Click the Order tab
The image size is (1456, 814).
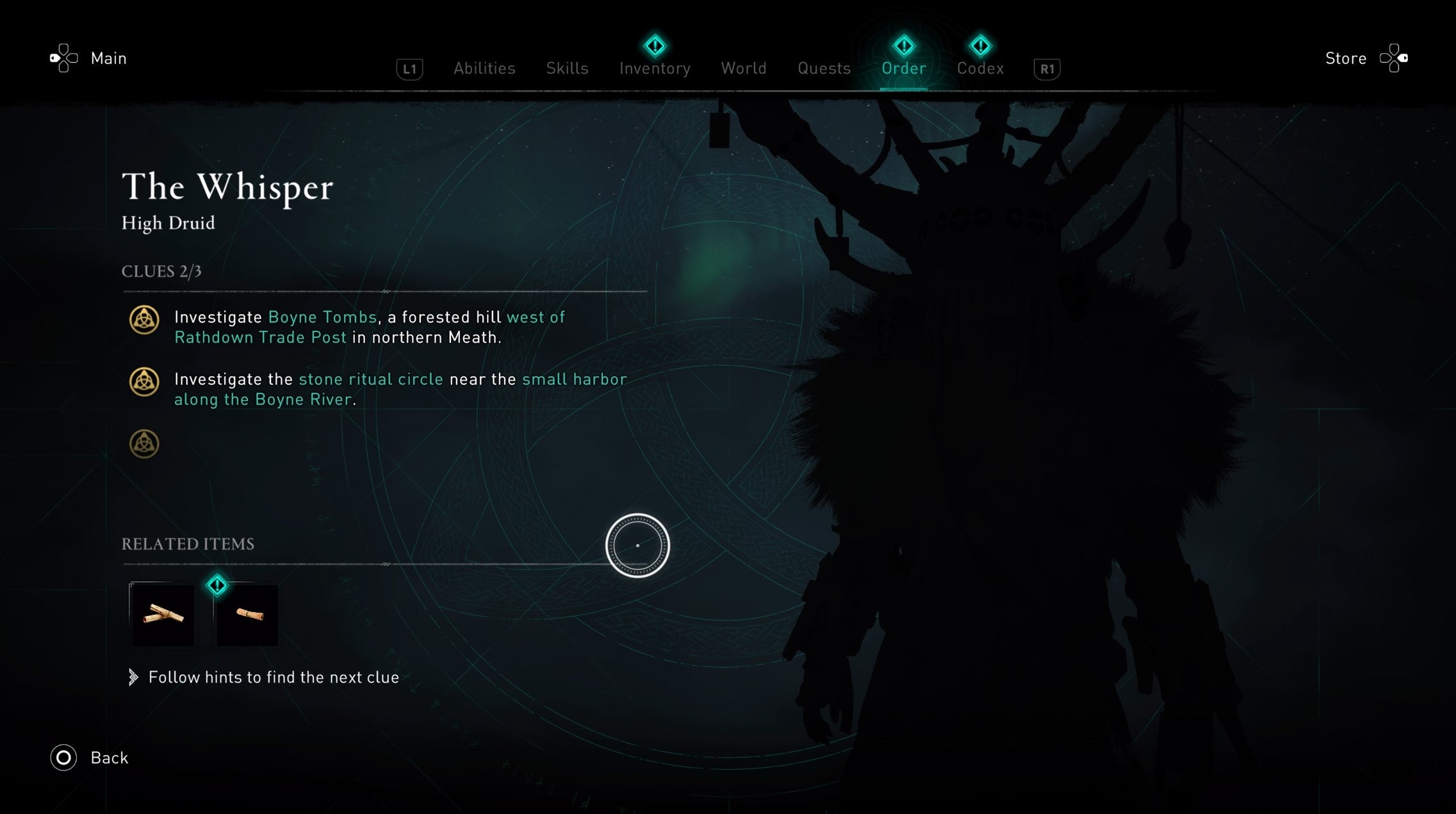(x=903, y=69)
